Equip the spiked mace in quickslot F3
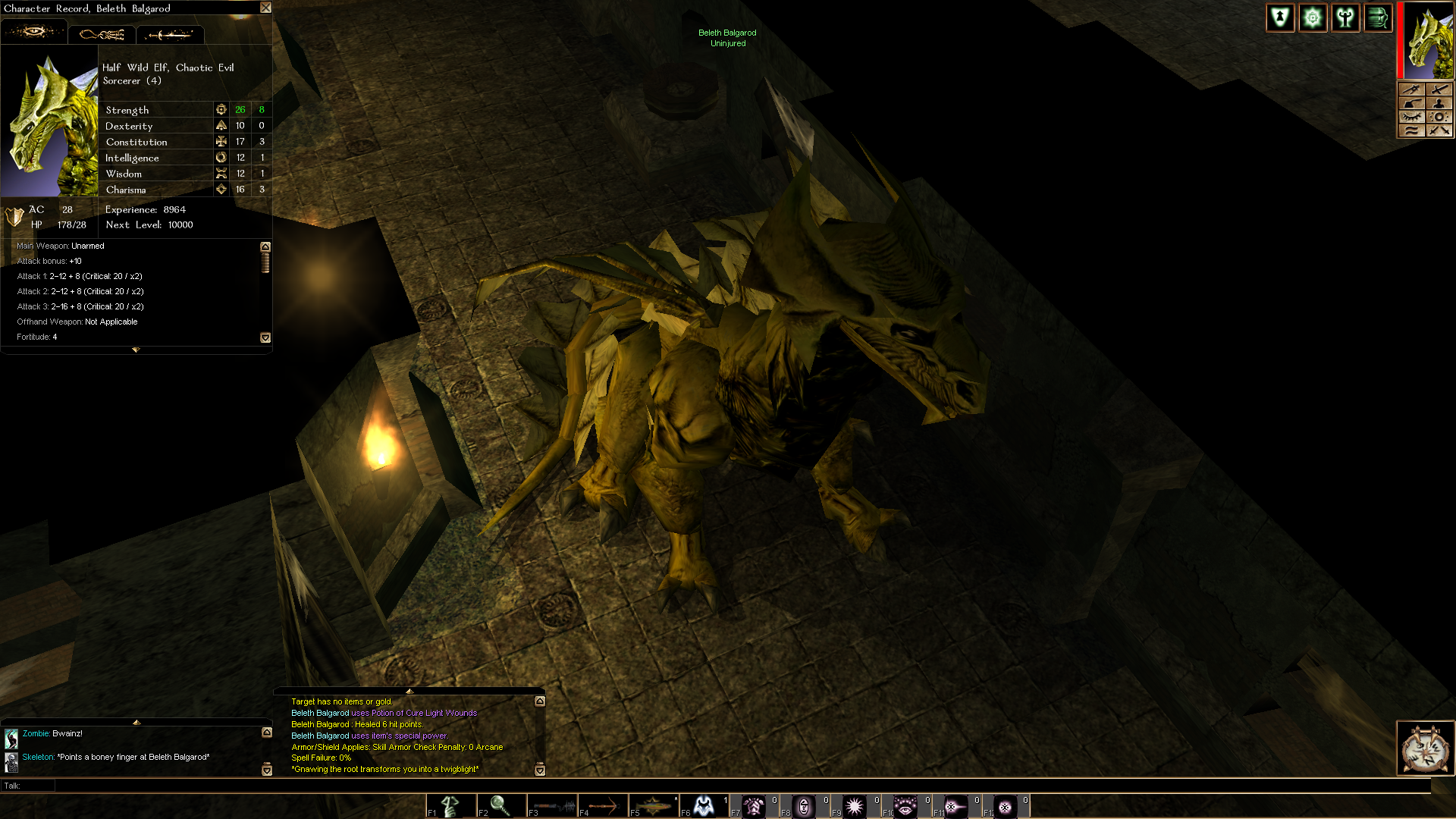Viewport: 1456px width, 819px height. coord(552,806)
